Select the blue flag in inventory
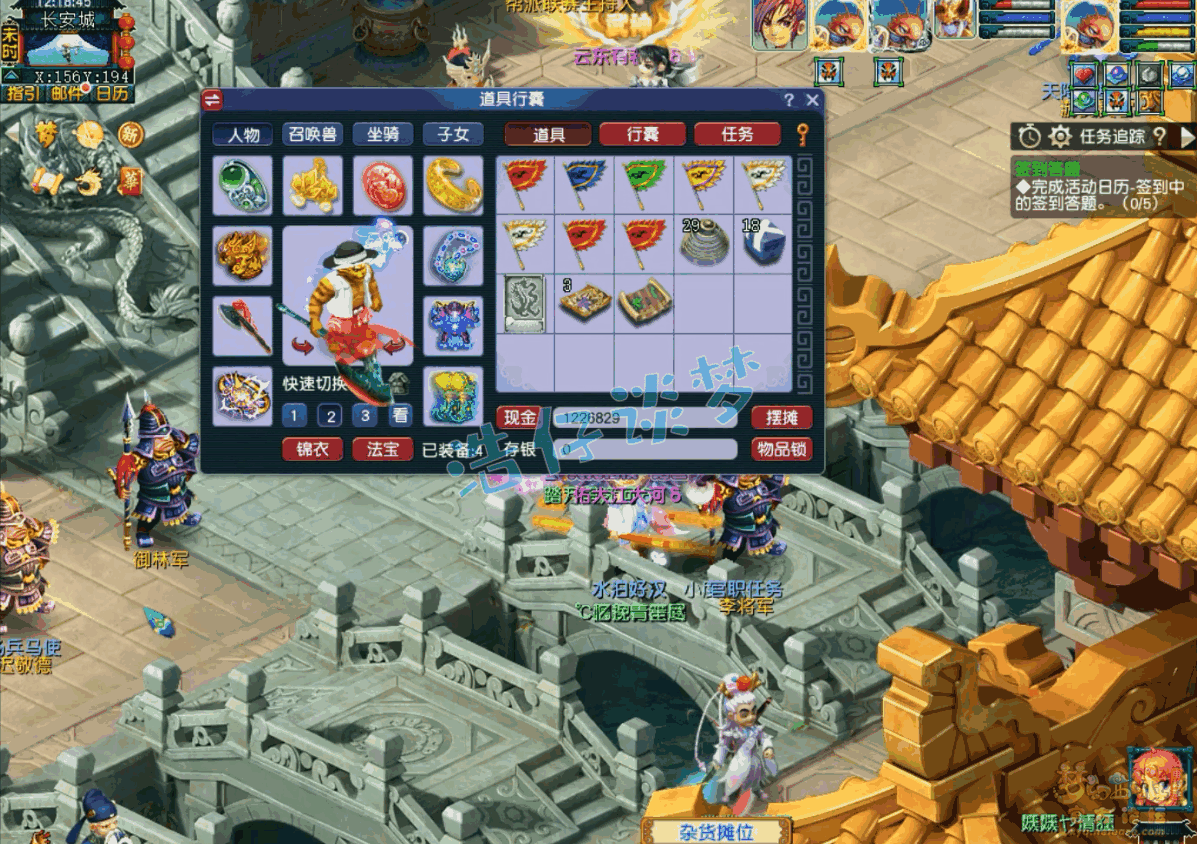 pos(584,183)
